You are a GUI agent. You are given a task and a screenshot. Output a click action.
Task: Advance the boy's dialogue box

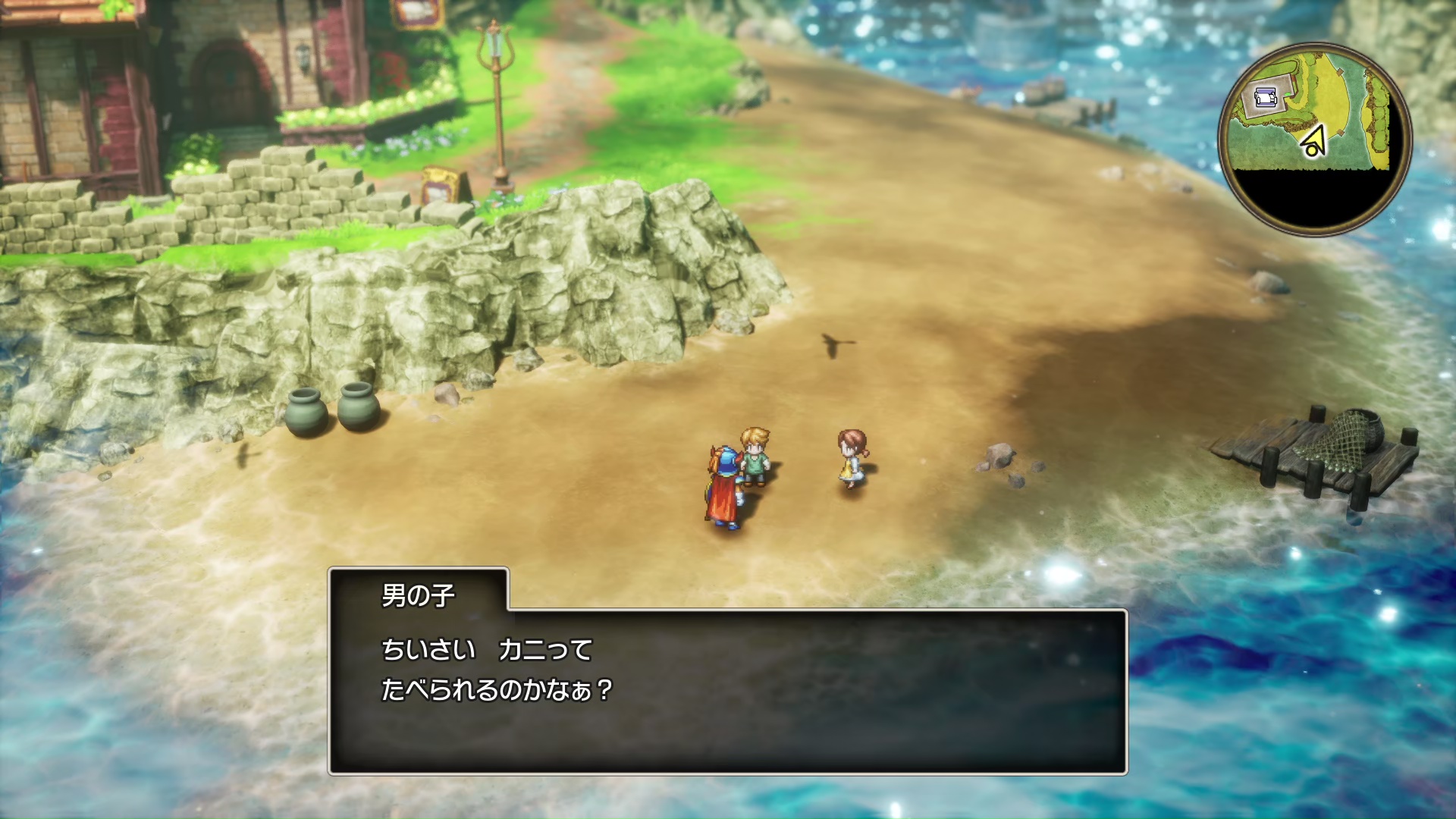(726, 690)
